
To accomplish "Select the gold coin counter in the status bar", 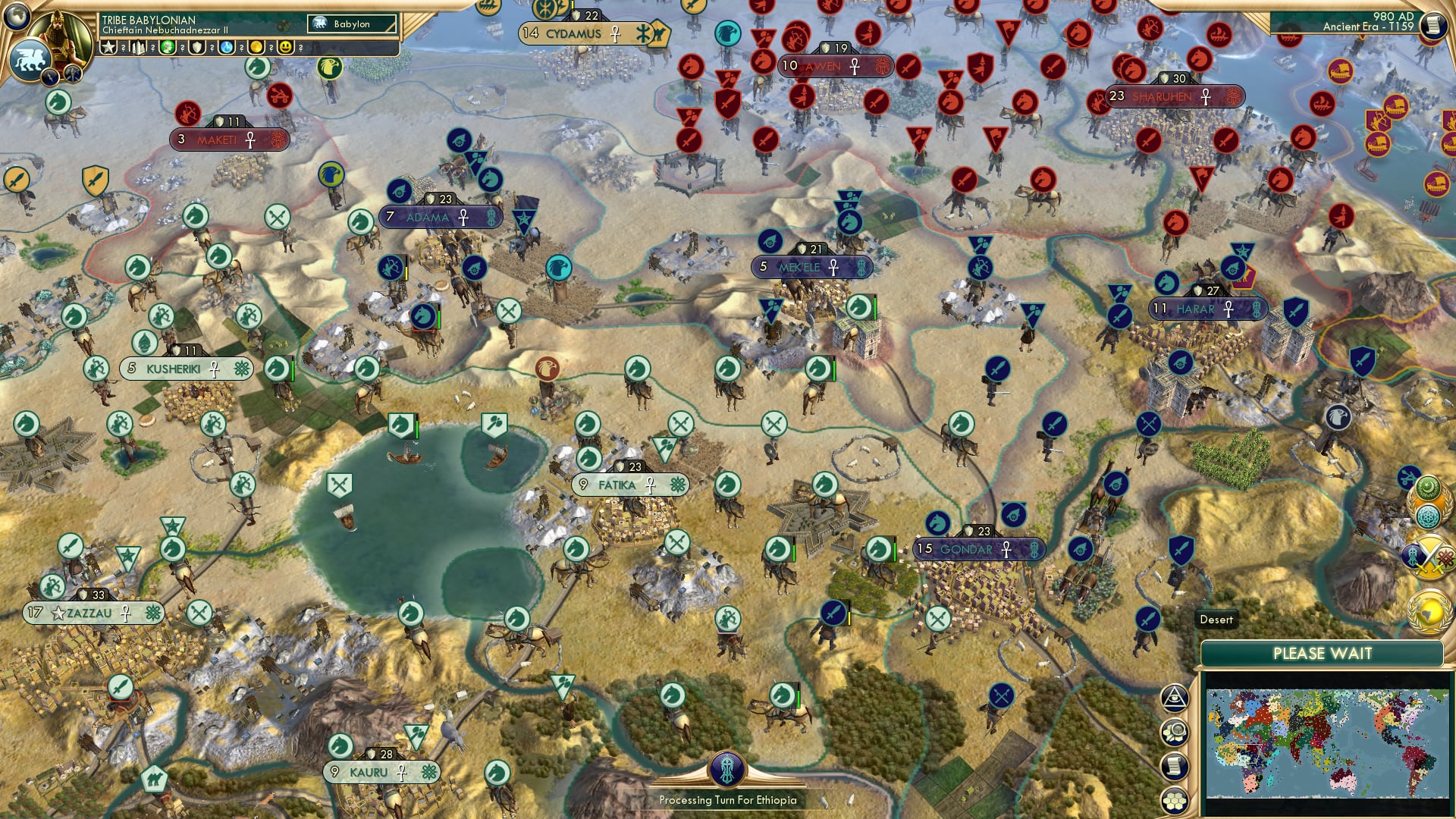I will point(255,47).
